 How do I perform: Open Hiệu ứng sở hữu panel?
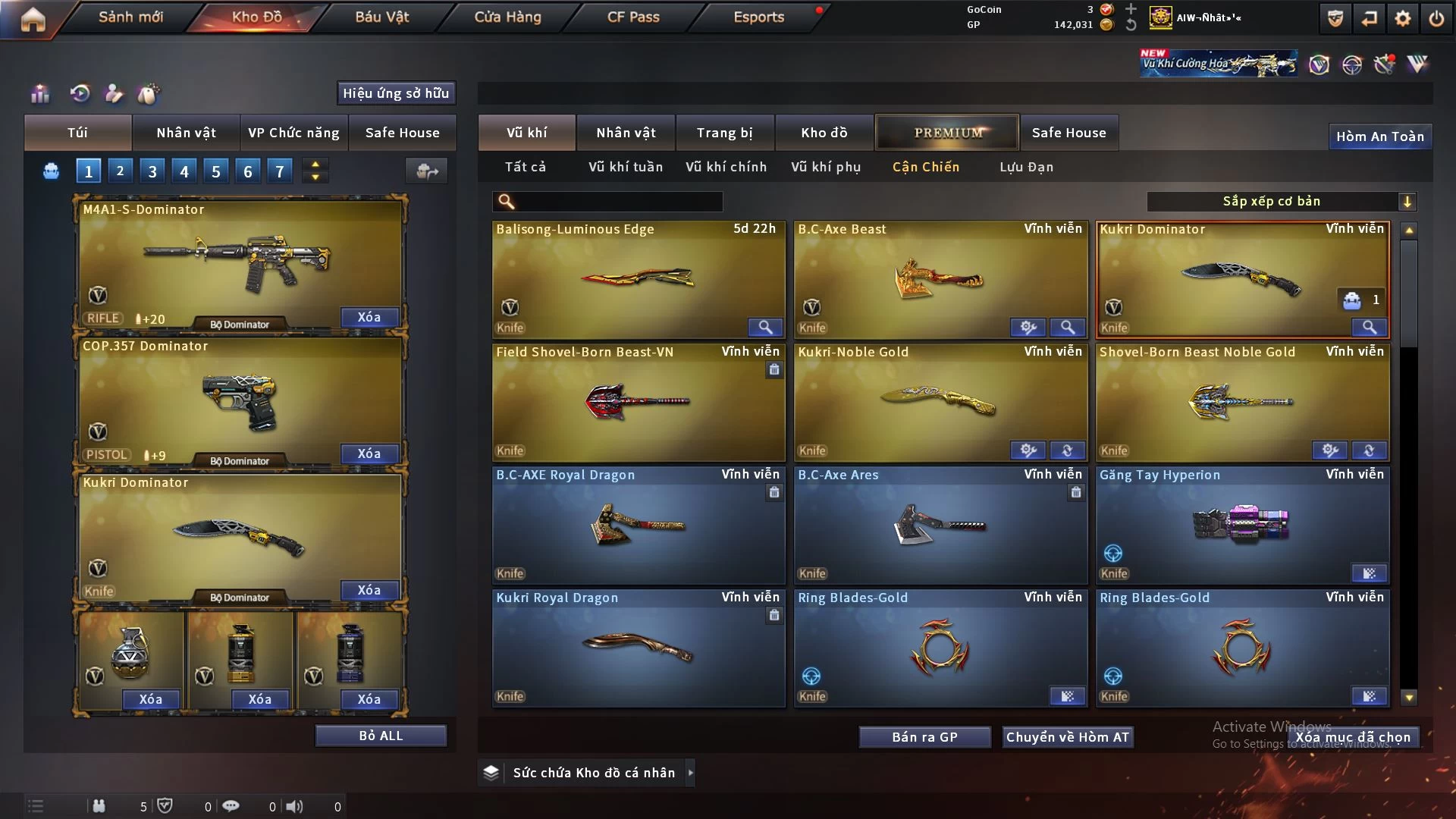click(x=395, y=93)
